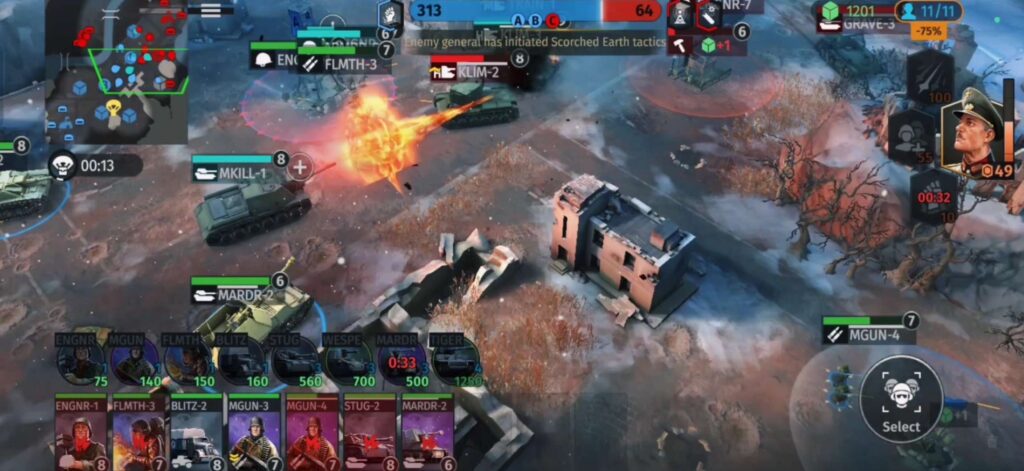Open the hamburger menu at the top
This screenshot has height=471, width=1024.
[210, 8]
